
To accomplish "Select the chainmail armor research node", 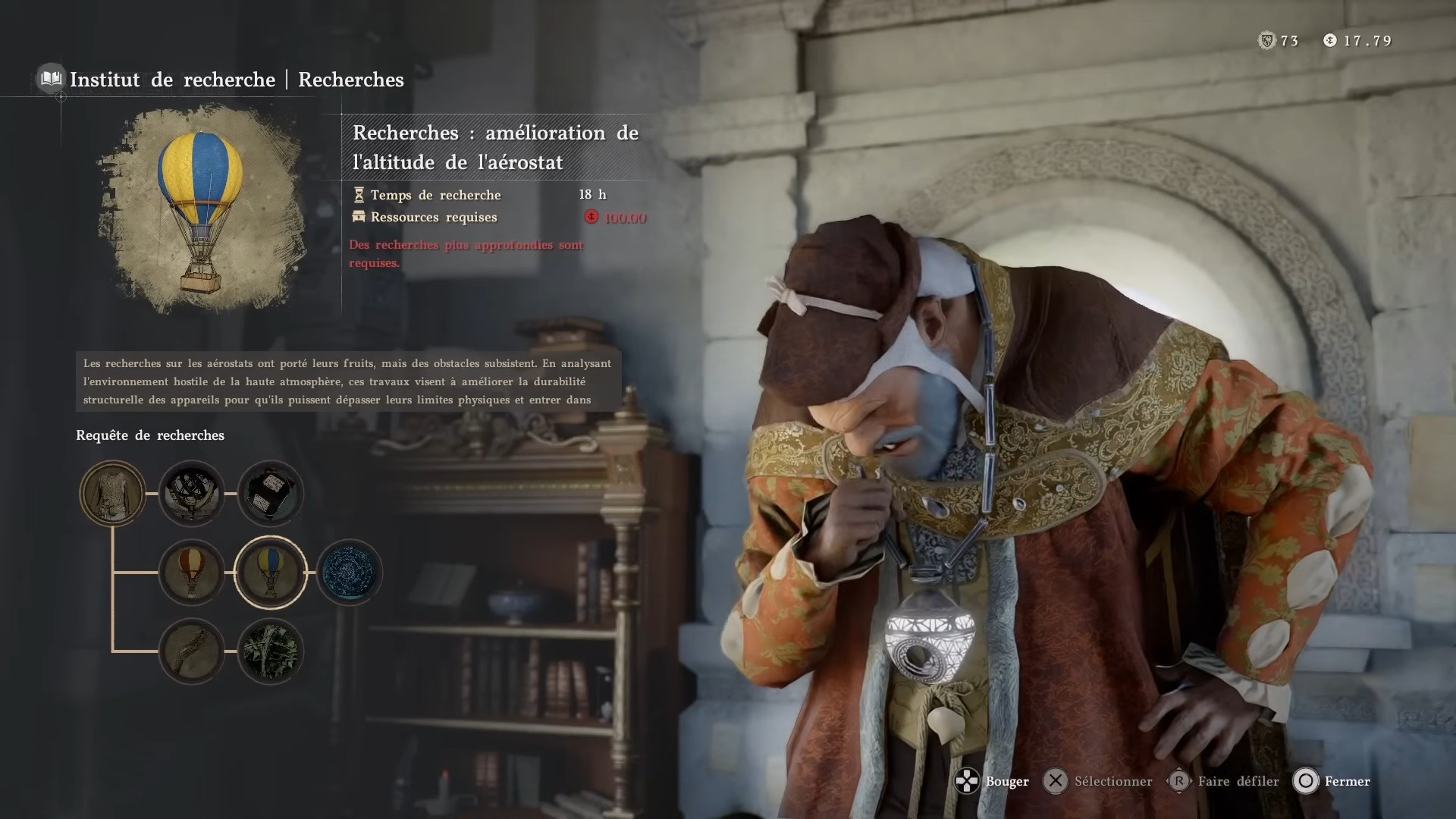I will click(x=113, y=494).
